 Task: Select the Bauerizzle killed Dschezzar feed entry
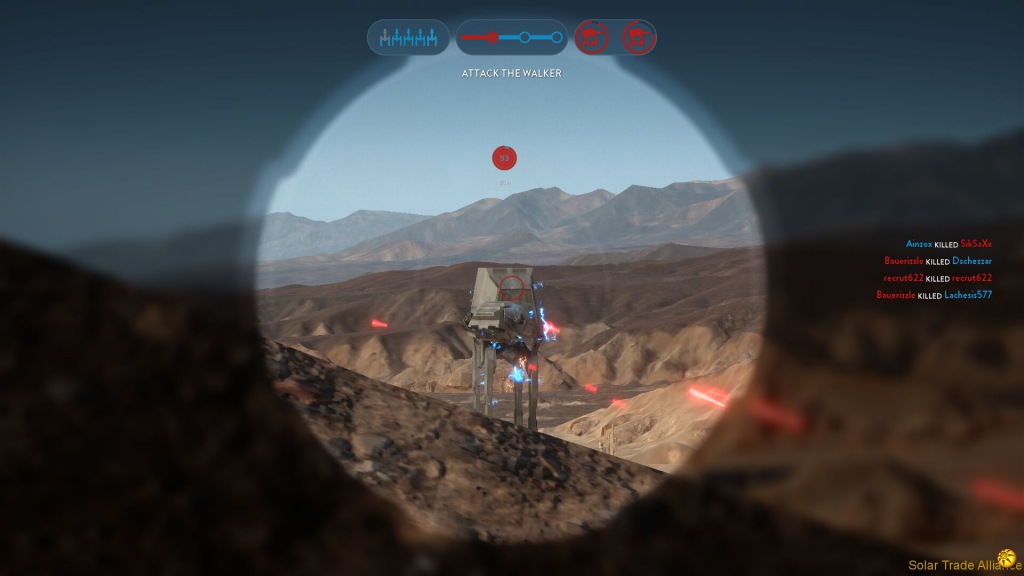(938, 261)
